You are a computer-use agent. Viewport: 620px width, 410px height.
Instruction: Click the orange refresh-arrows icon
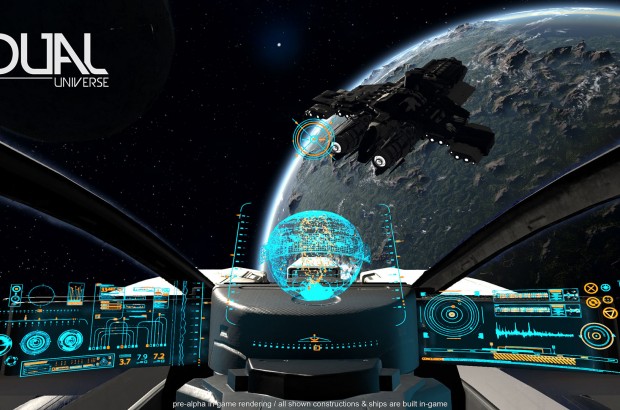[x=593, y=302]
